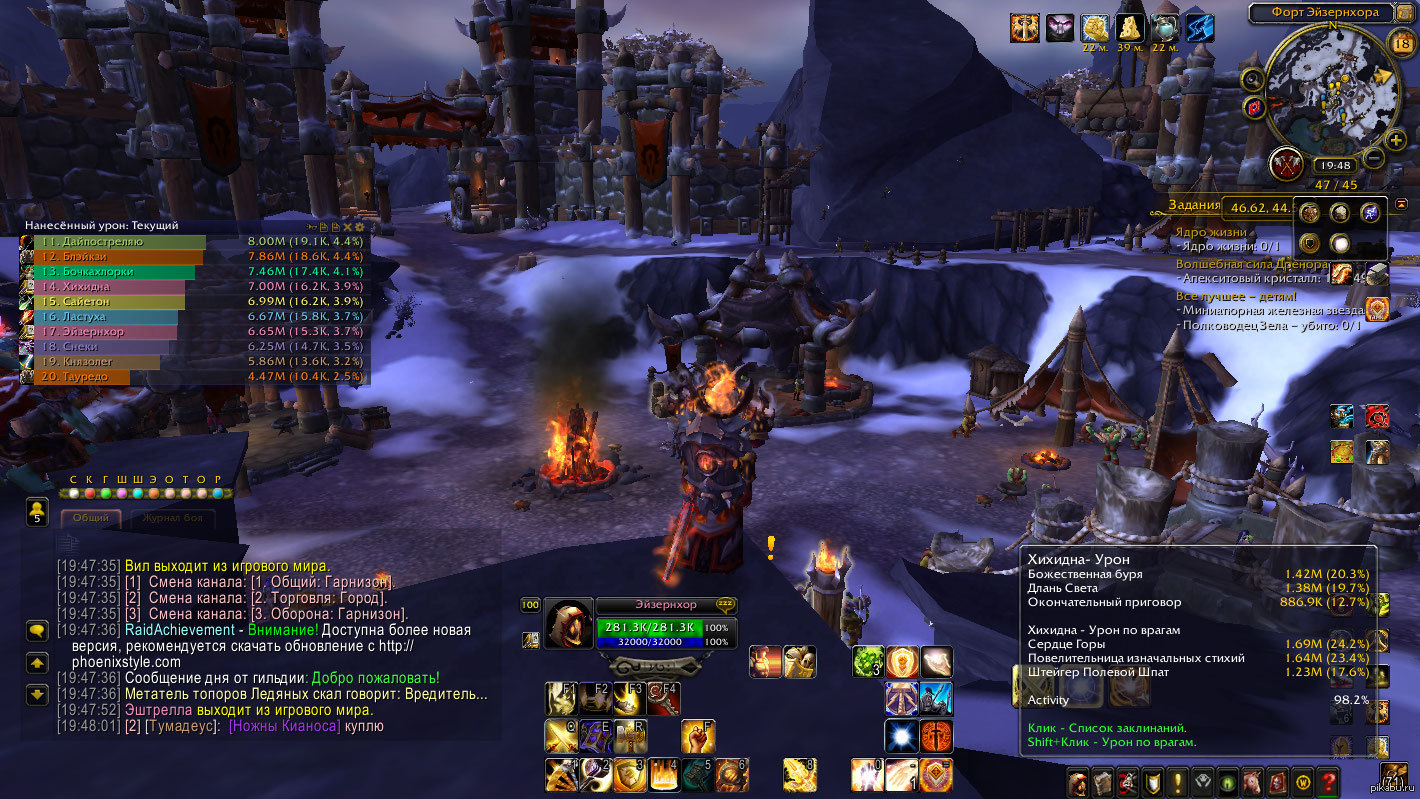
Task: Open the chat speech bubble menu
Action: pyautogui.click(x=38, y=630)
